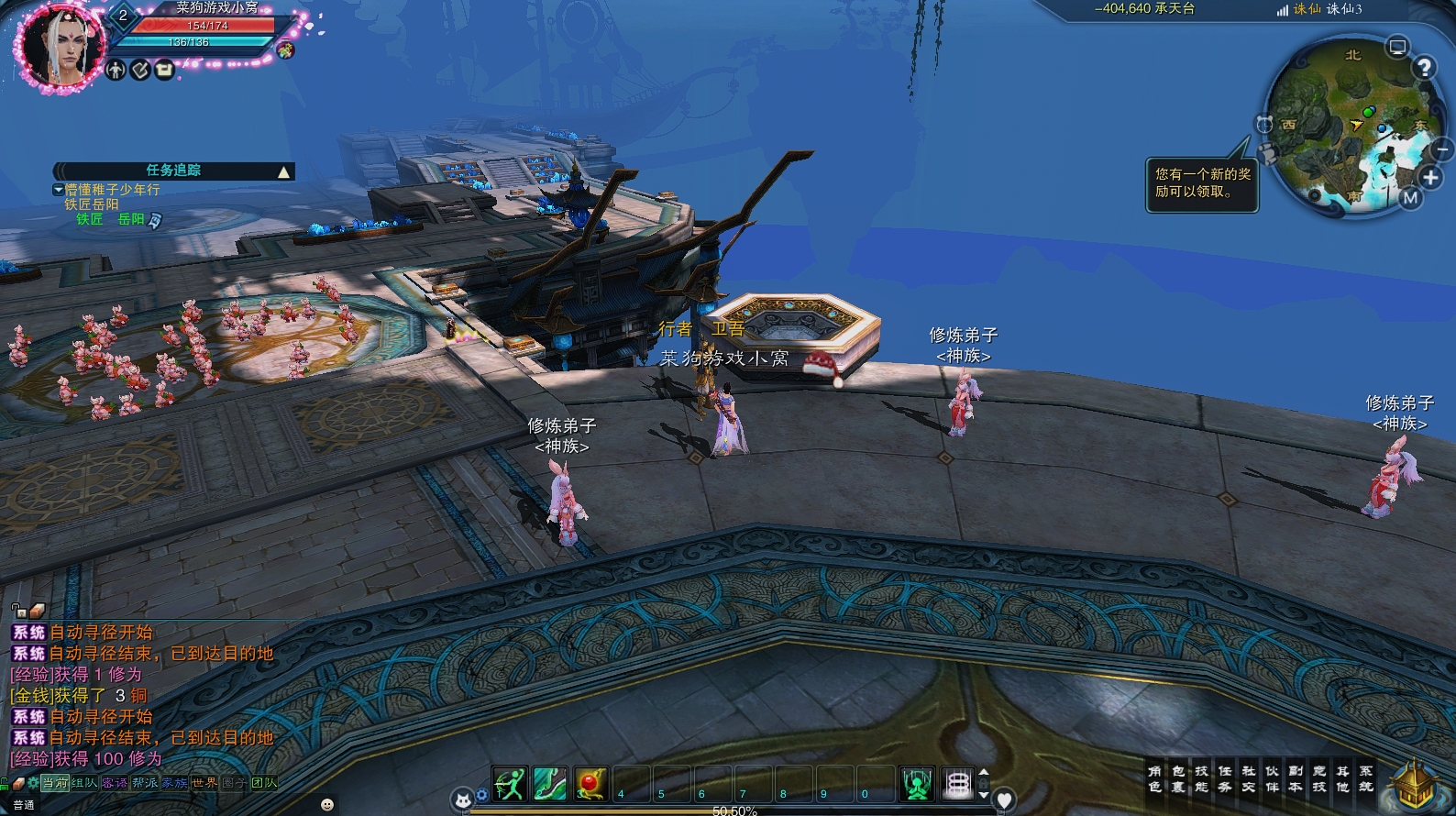The height and width of the screenshot is (816, 1456).
Task: Switch to the 世界 chat channel tab
Action: (204, 783)
